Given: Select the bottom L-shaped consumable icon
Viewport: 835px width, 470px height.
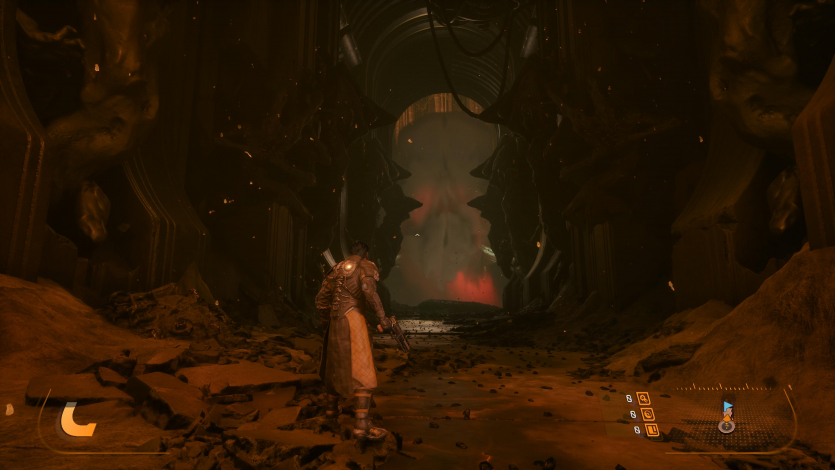Looking at the screenshot, I should pyautogui.click(x=651, y=430).
